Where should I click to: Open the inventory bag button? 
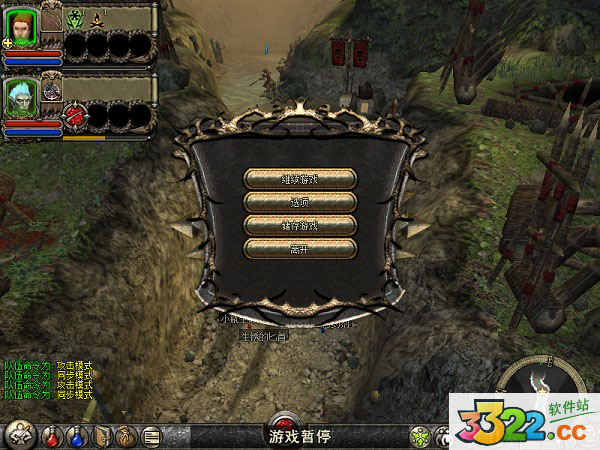(x=127, y=436)
